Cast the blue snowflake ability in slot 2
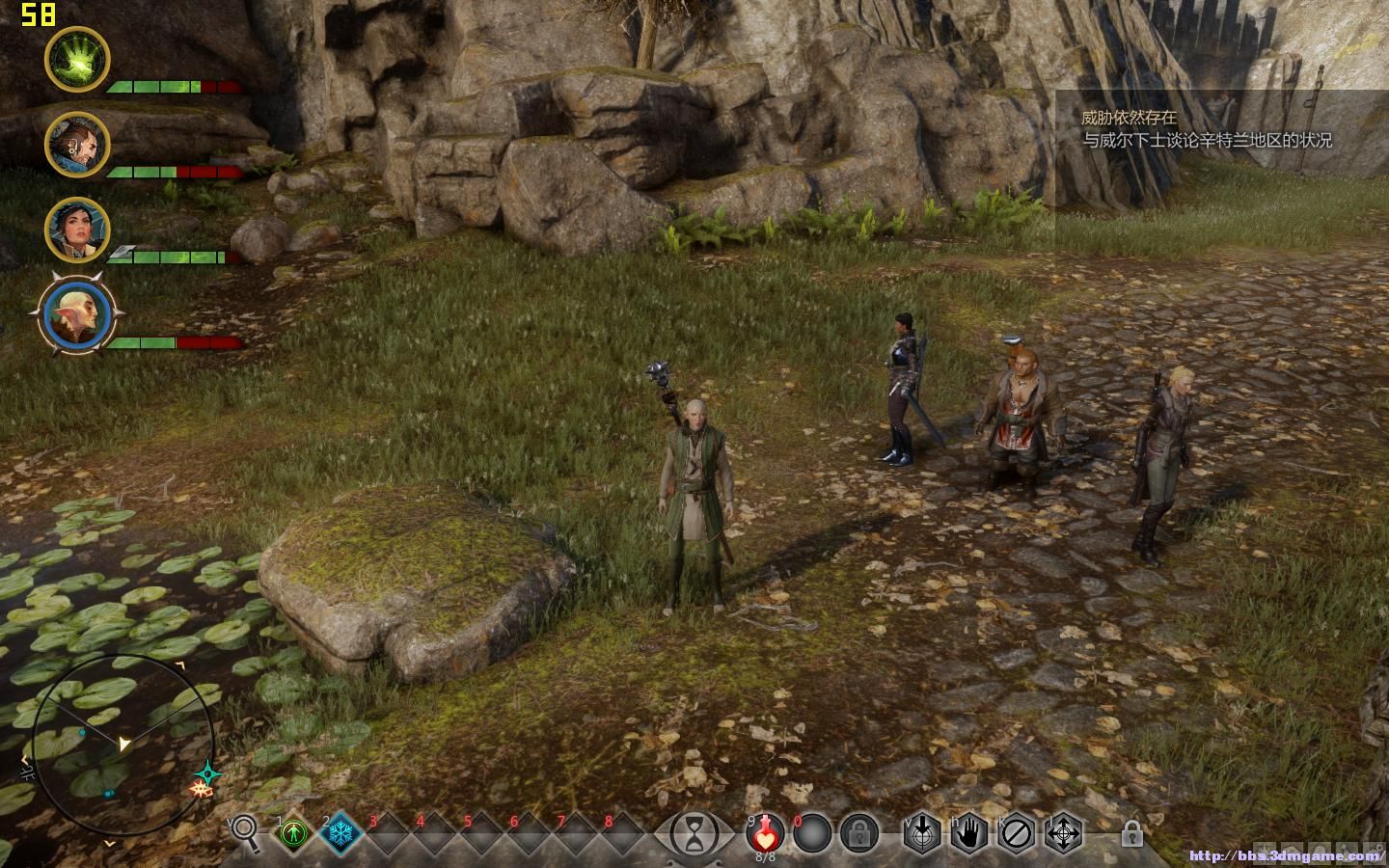The width and height of the screenshot is (1389, 868). coord(340,832)
